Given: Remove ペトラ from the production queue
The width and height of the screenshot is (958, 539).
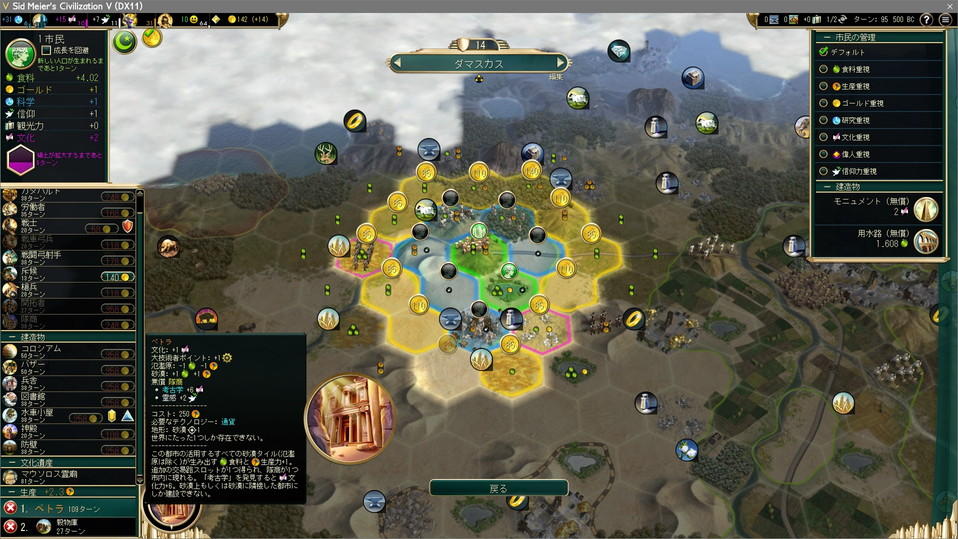Looking at the screenshot, I should click(11, 508).
